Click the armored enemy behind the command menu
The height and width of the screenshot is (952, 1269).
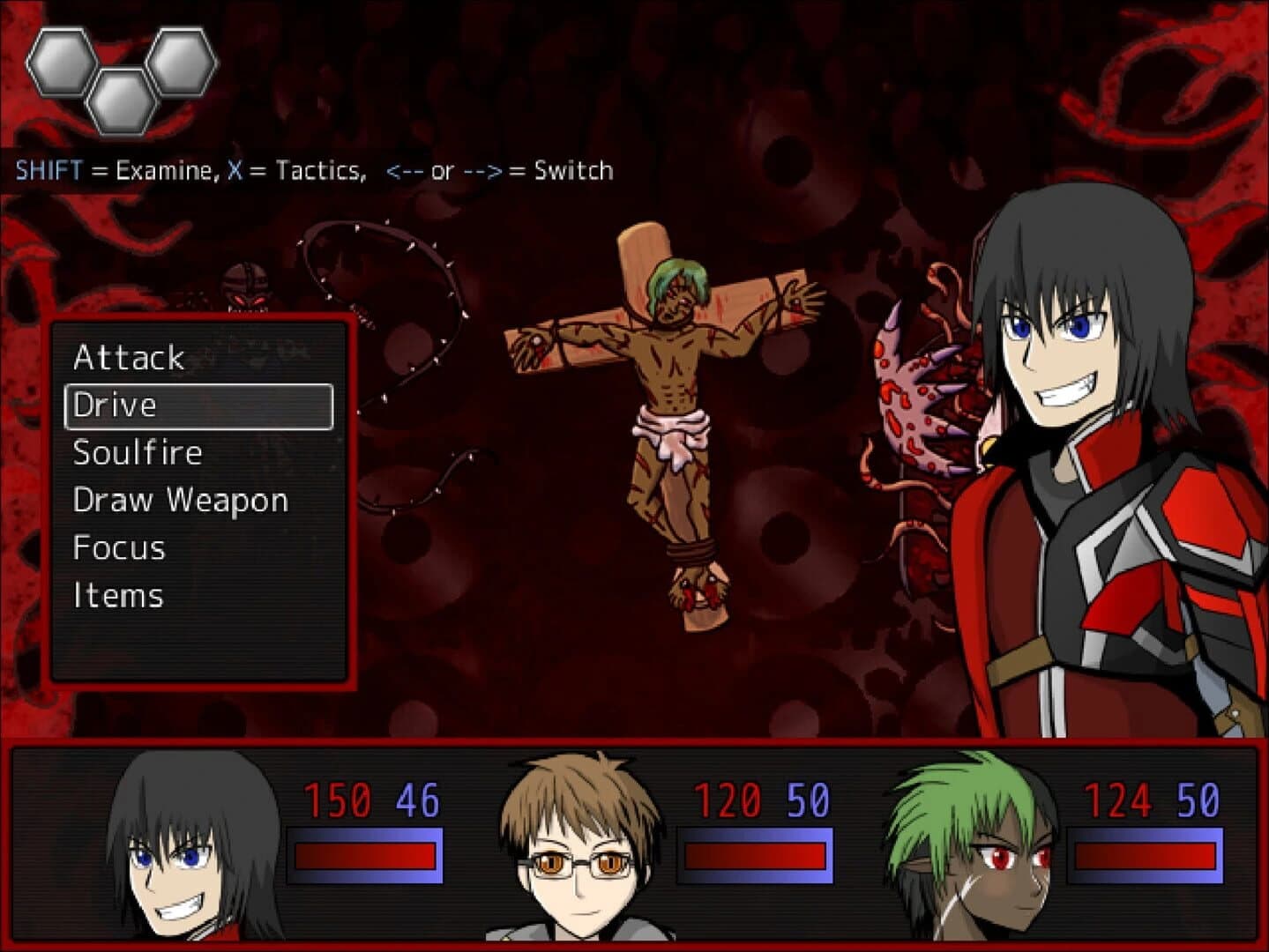[245, 282]
